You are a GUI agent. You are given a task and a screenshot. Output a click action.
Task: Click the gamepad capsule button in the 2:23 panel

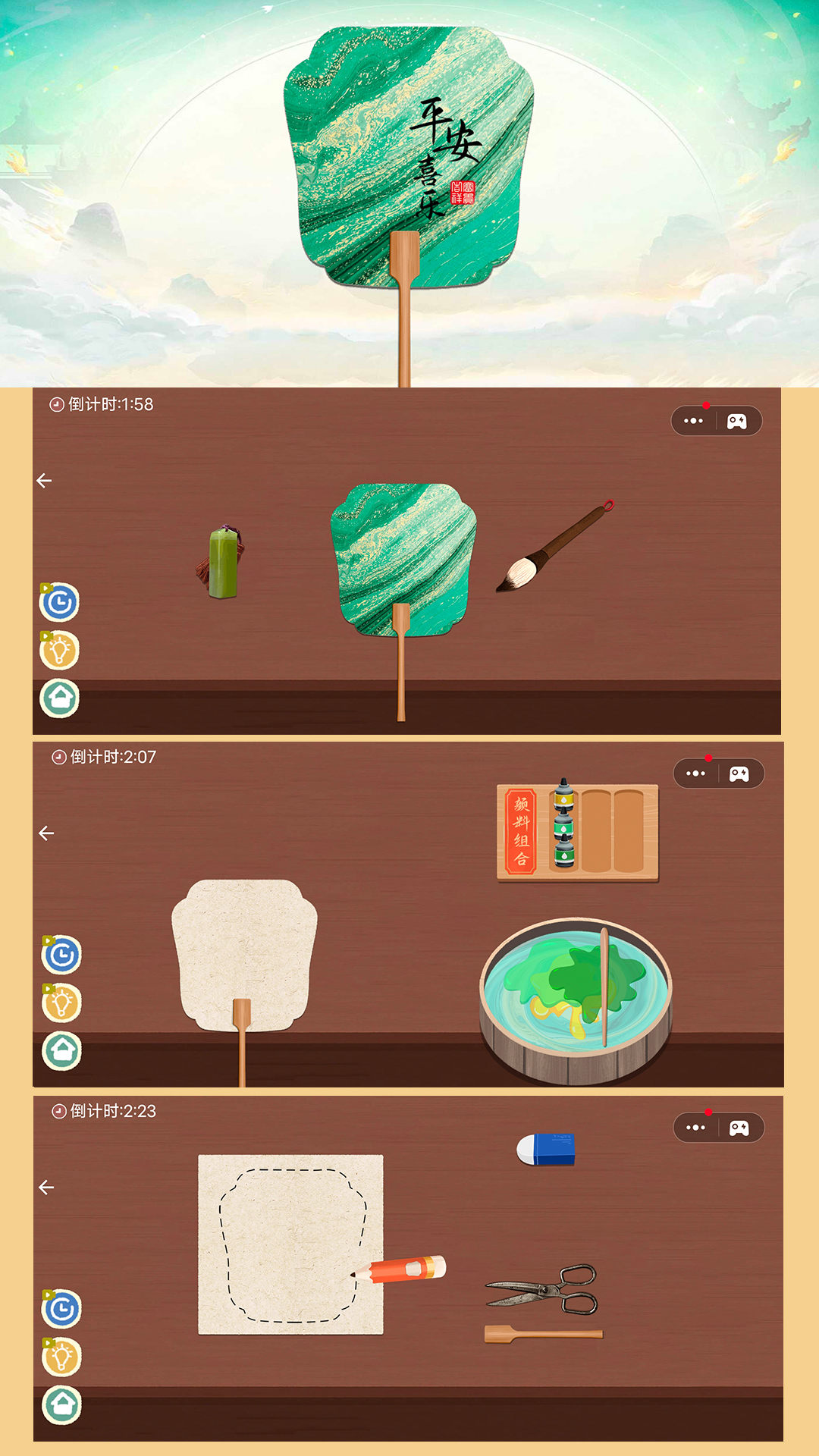pyautogui.click(x=739, y=1128)
